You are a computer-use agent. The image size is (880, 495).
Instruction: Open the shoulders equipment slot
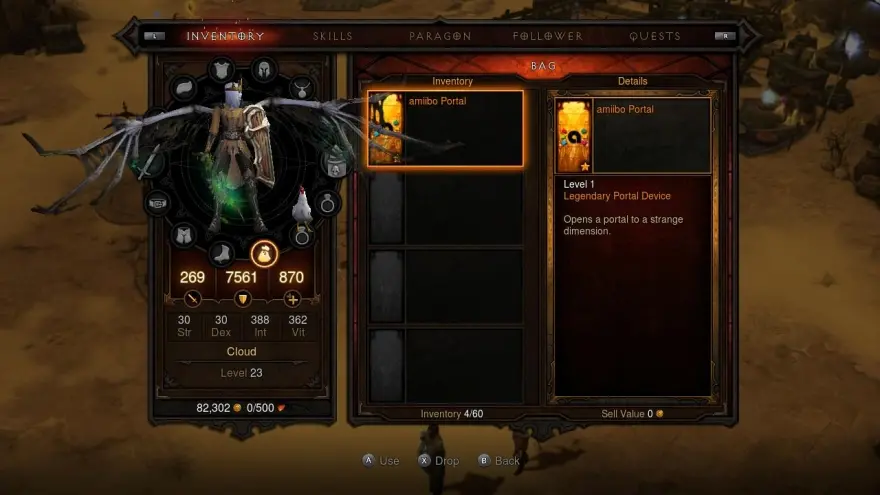(183, 89)
